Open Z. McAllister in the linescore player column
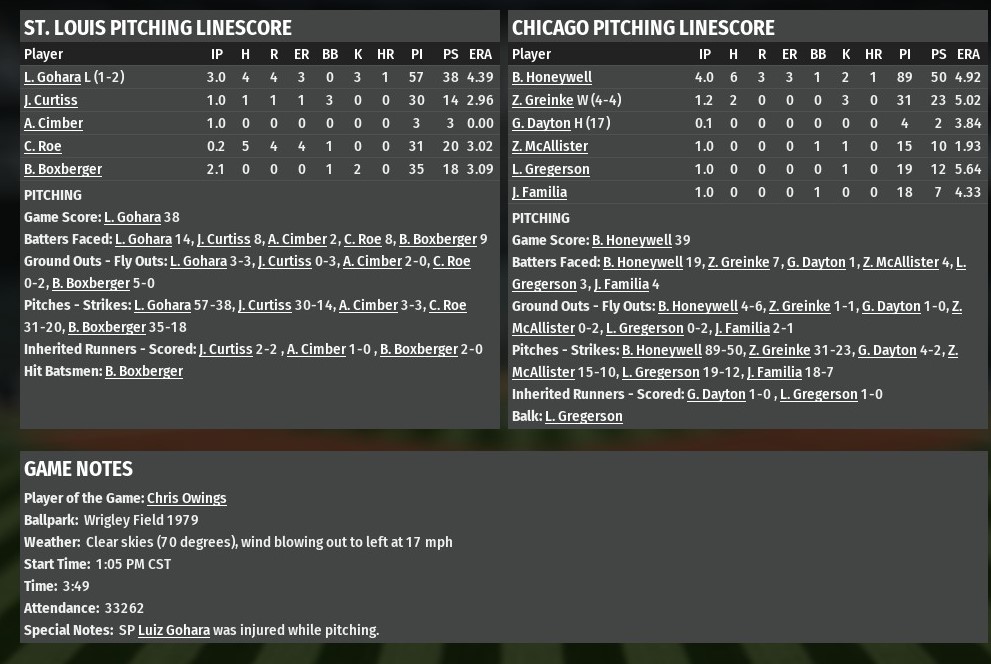Screen dimensions: 991x664 550,146
